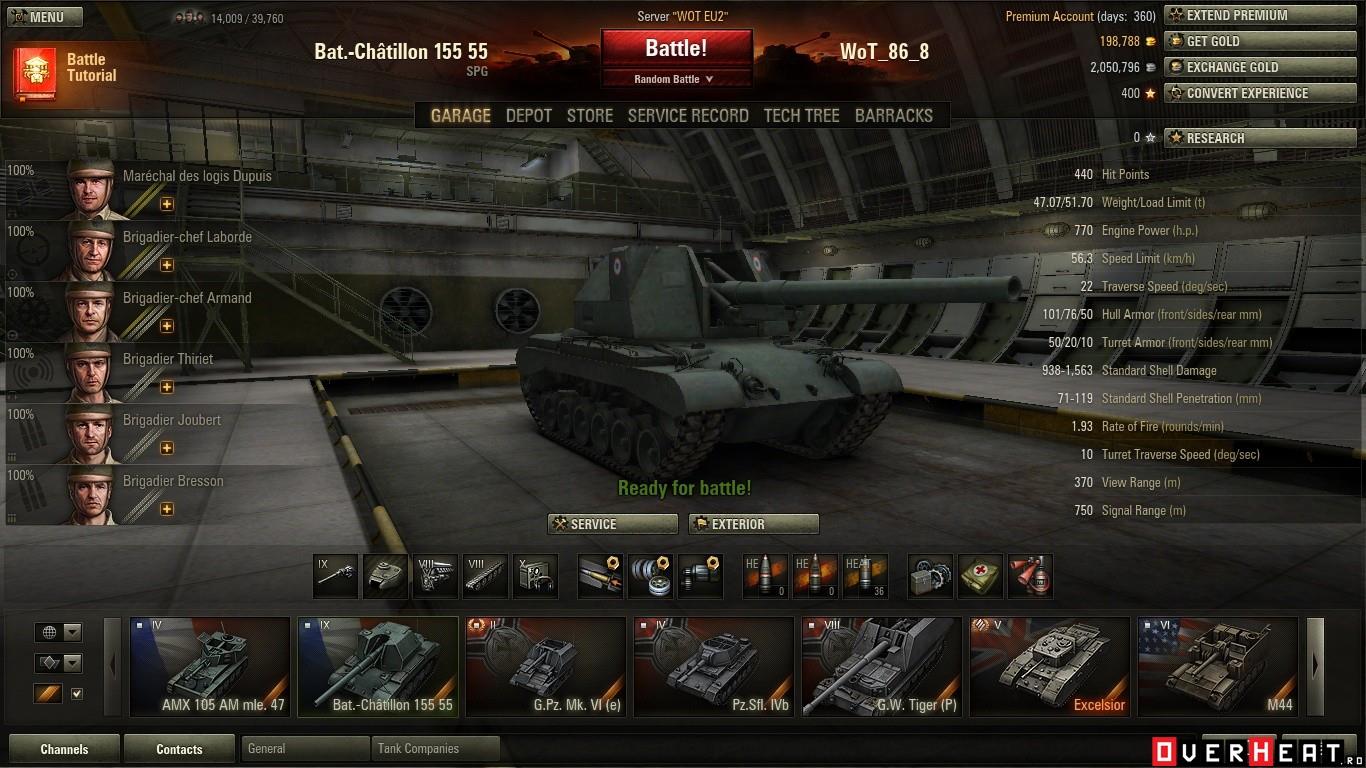Open the EXTERIOR customization button
Screen dimensions: 1366x768
pos(753,524)
